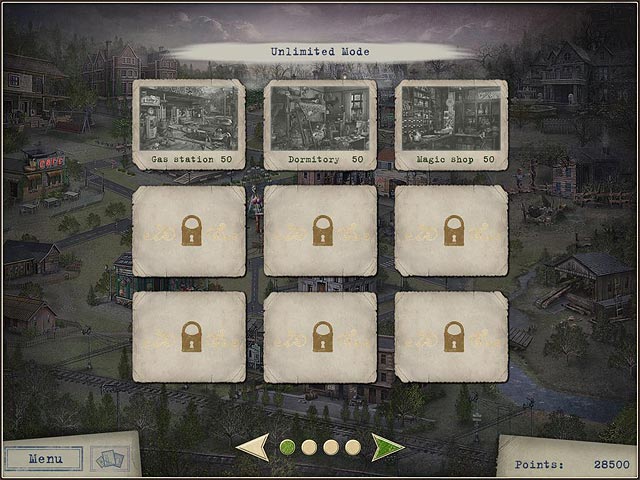Go to the previous page arrow
Viewport: 640px width, 480px height.
click(x=253, y=447)
